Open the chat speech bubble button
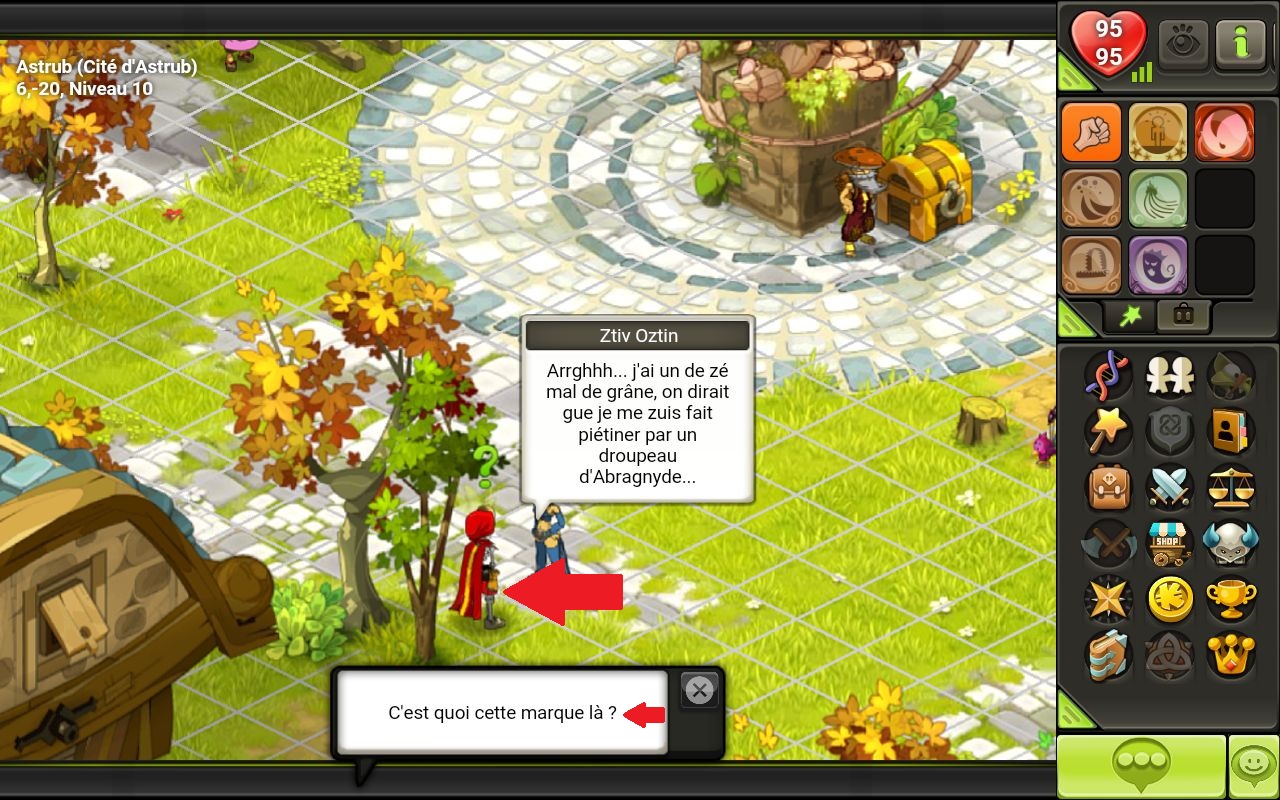1280x800 pixels. coord(1141,767)
